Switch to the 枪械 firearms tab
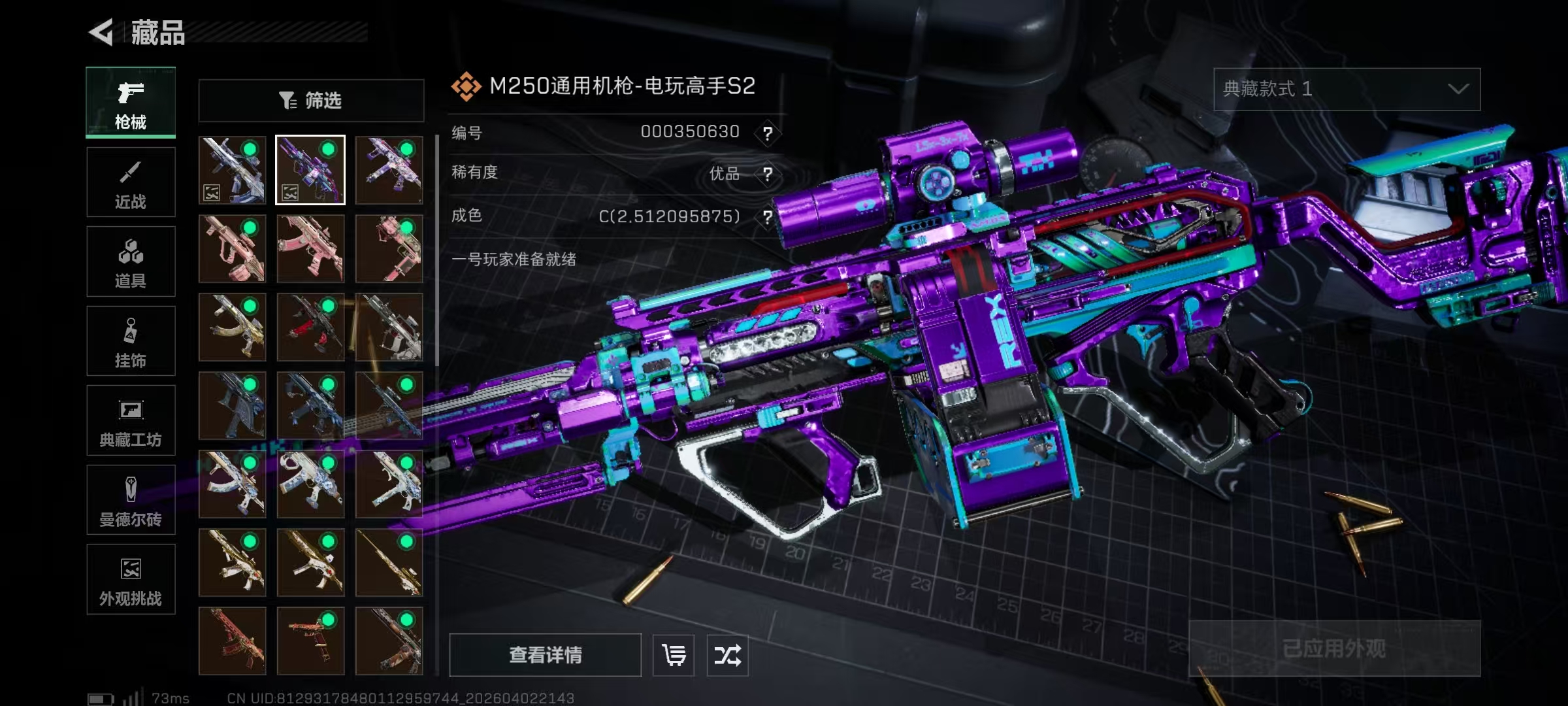Viewport: 1568px width, 706px height. tap(131, 103)
